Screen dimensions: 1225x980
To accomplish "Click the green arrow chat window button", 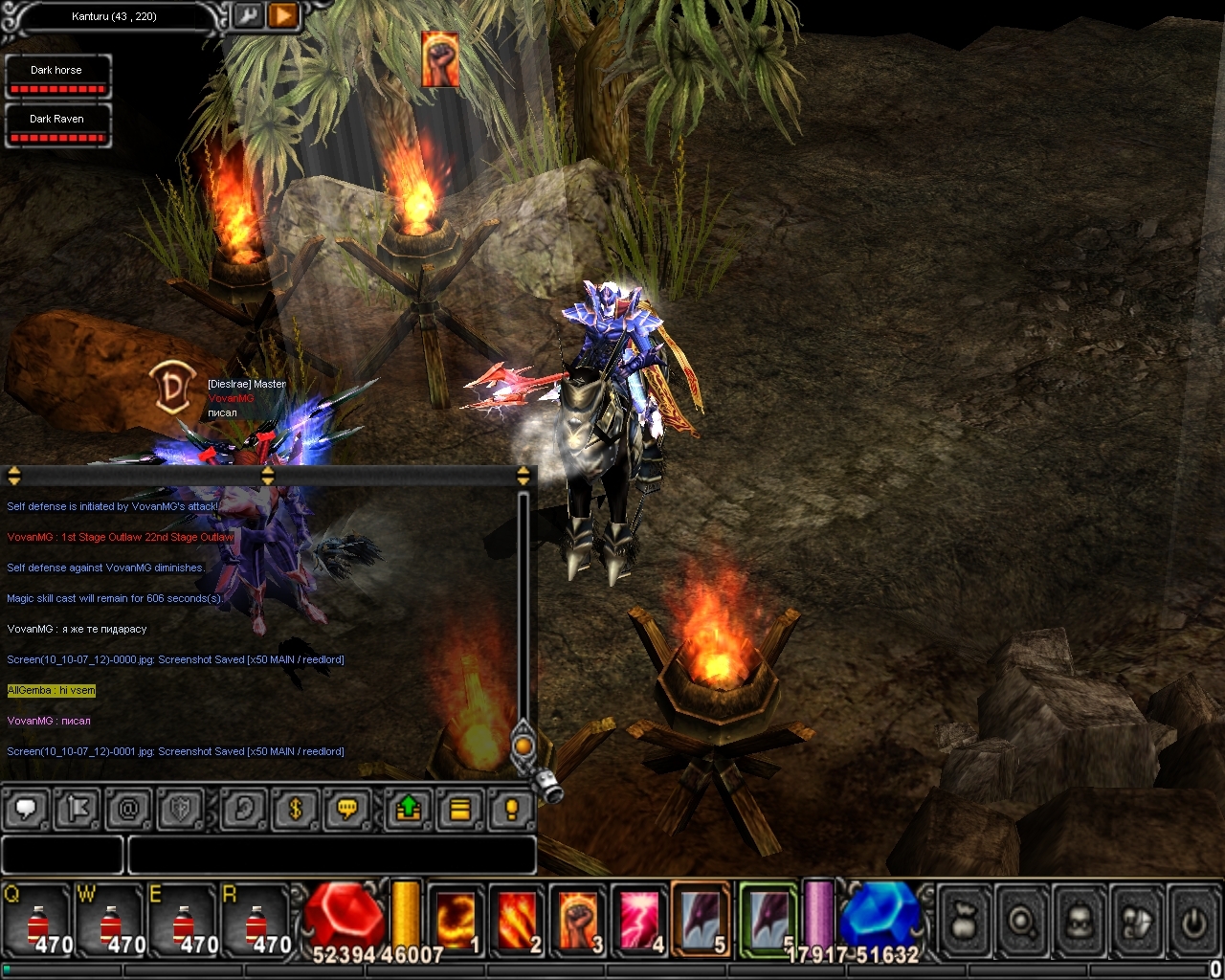I will (409, 810).
